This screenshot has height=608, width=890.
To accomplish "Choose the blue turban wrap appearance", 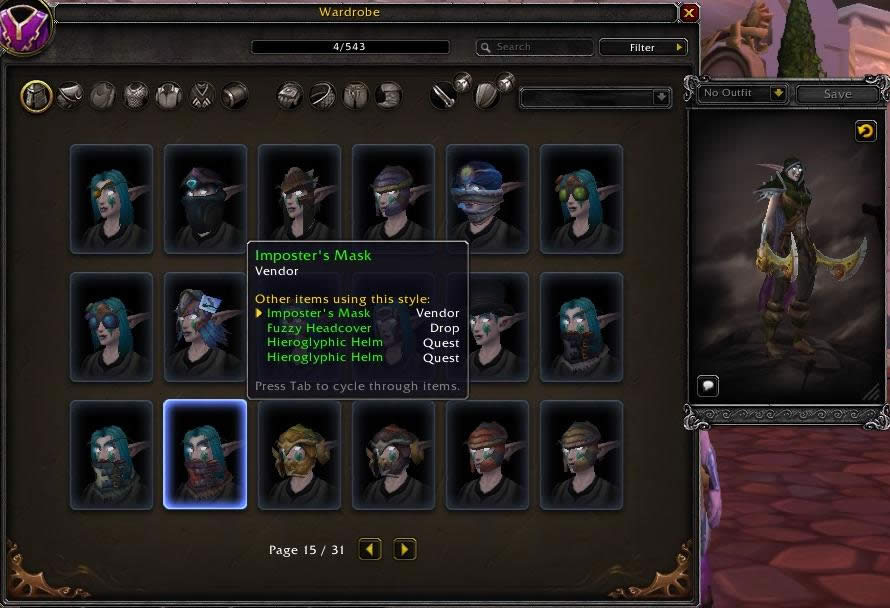I will click(x=487, y=198).
